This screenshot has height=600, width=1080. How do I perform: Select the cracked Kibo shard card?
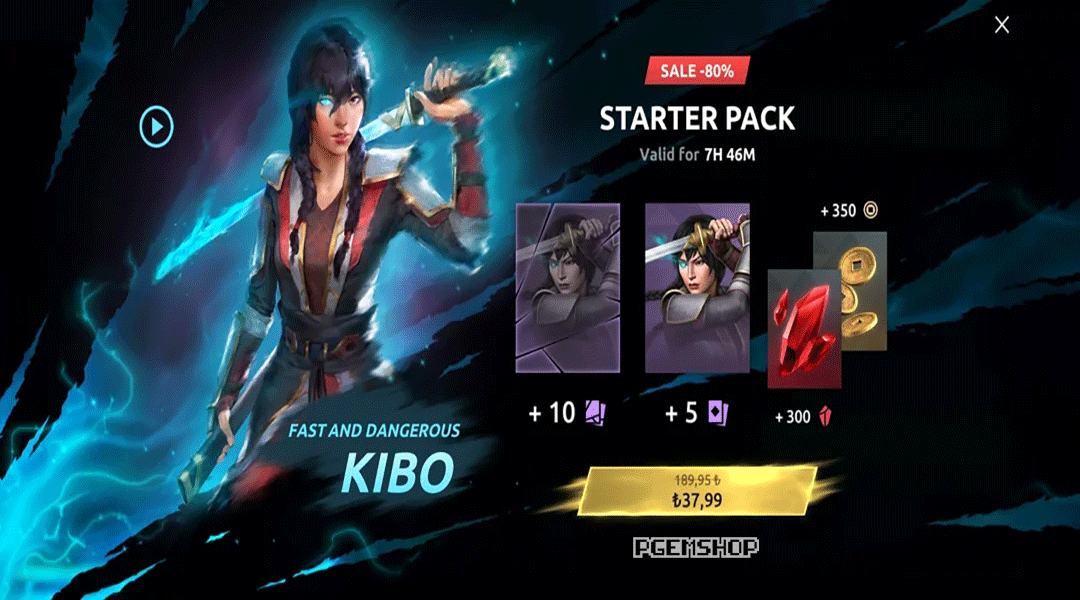(x=567, y=288)
